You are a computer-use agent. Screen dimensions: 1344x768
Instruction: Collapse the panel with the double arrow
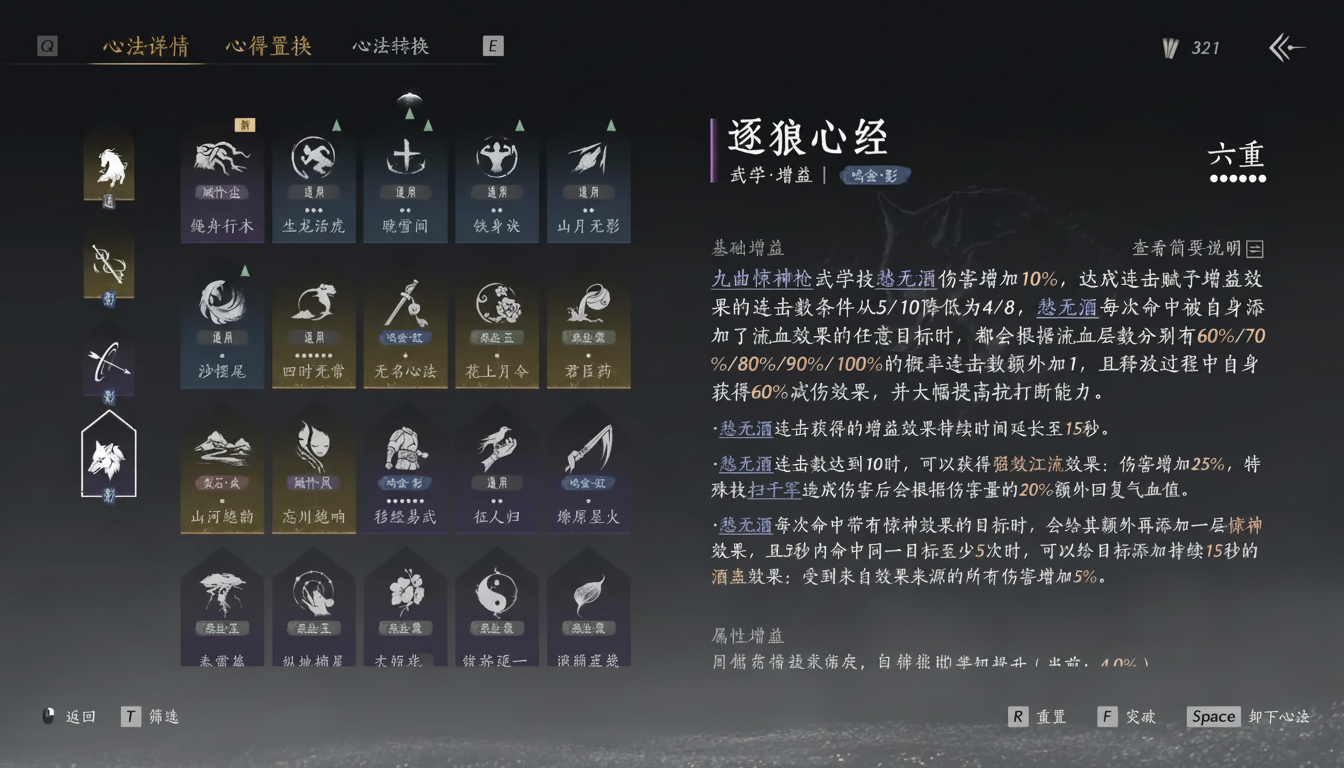click(1288, 46)
